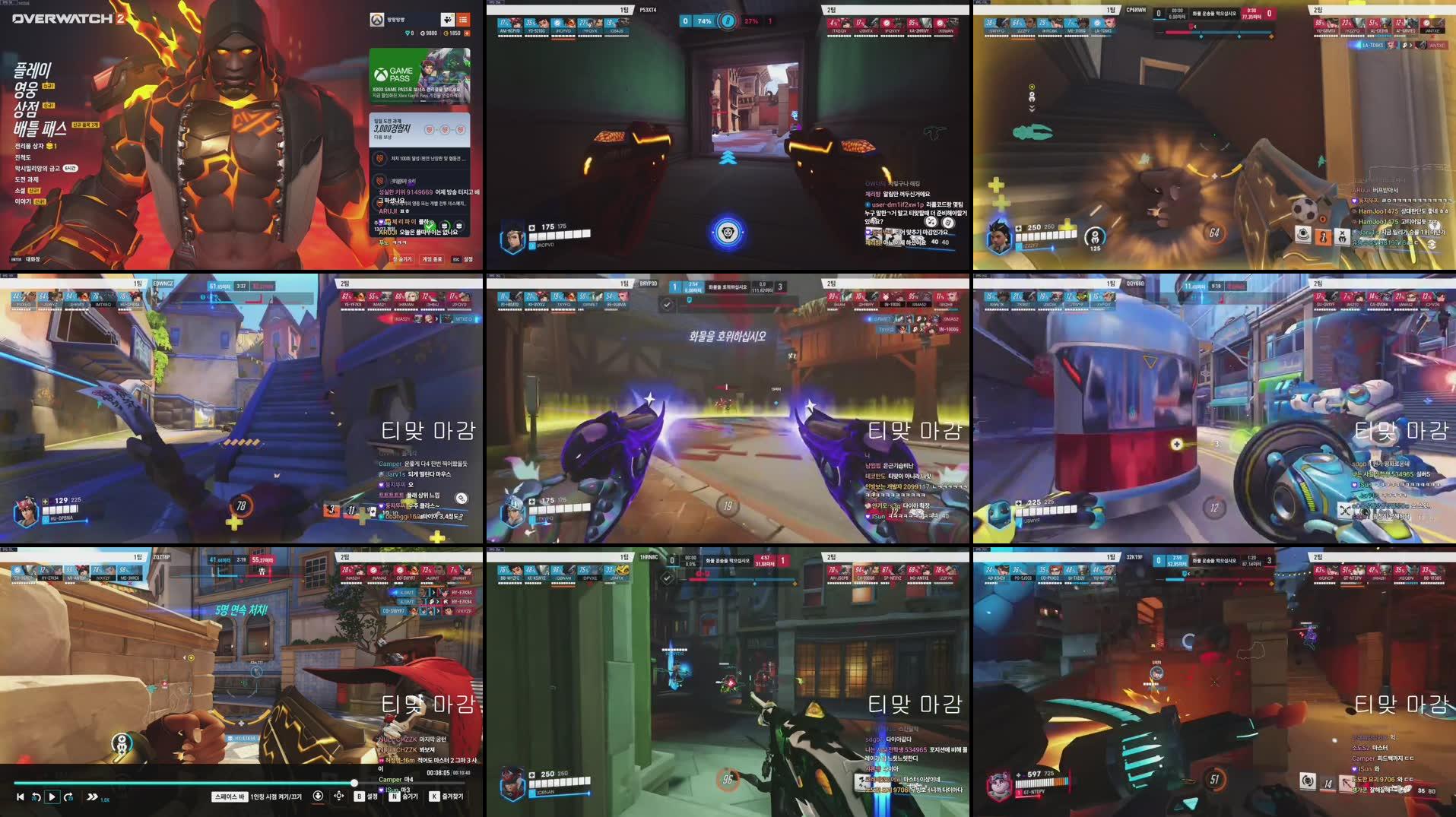Click the player profile avatar next to 광광광광

click(377, 21)
